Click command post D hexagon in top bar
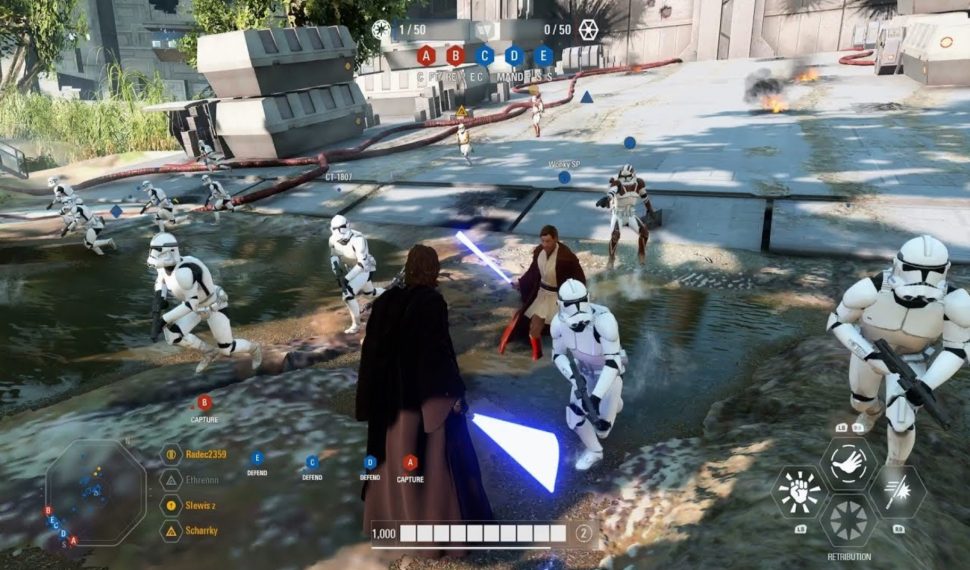Viewport: 970px width, 570px height. [x=514, y=56]
